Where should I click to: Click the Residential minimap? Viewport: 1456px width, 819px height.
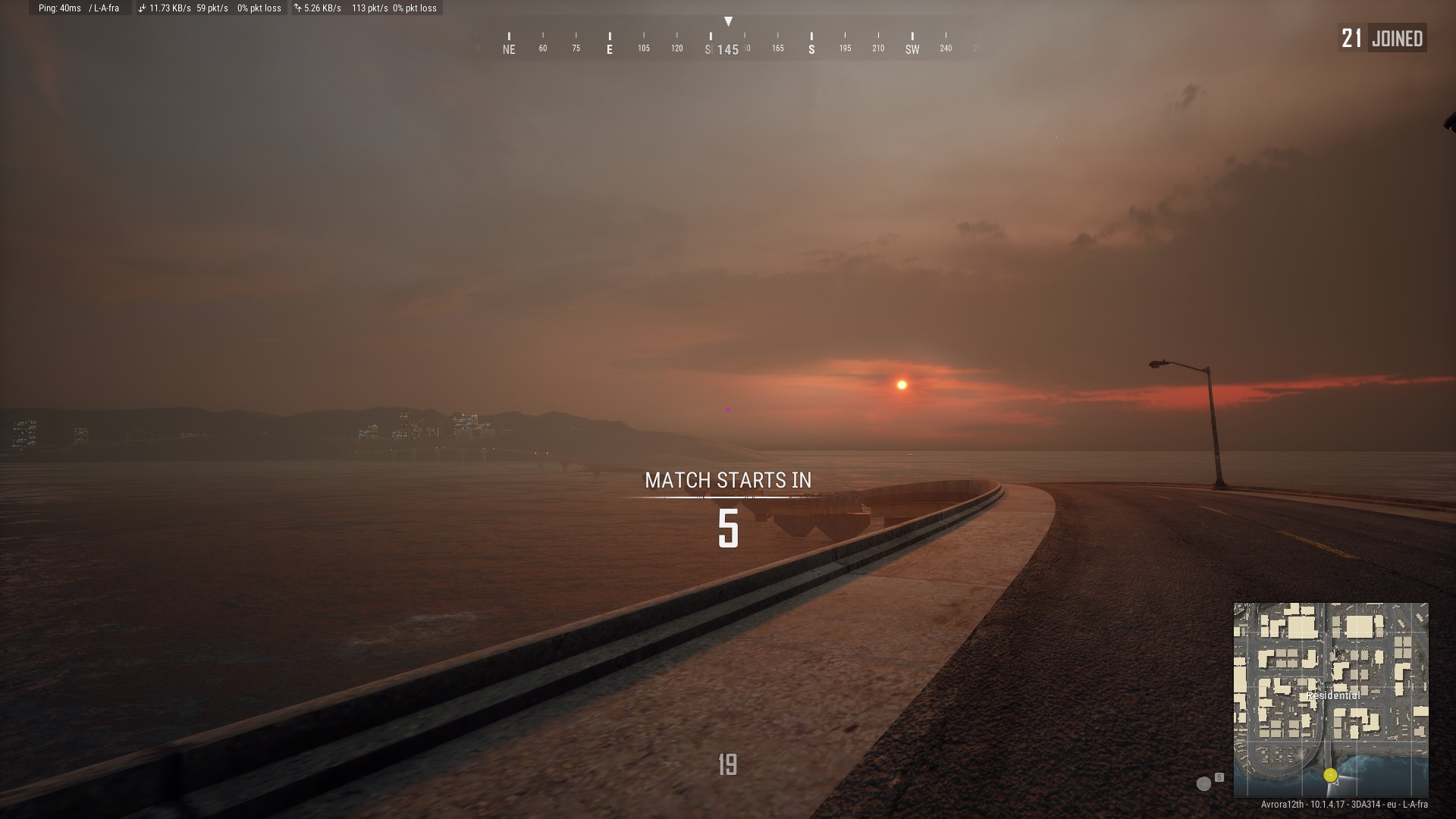click(x=1331, y=699)
